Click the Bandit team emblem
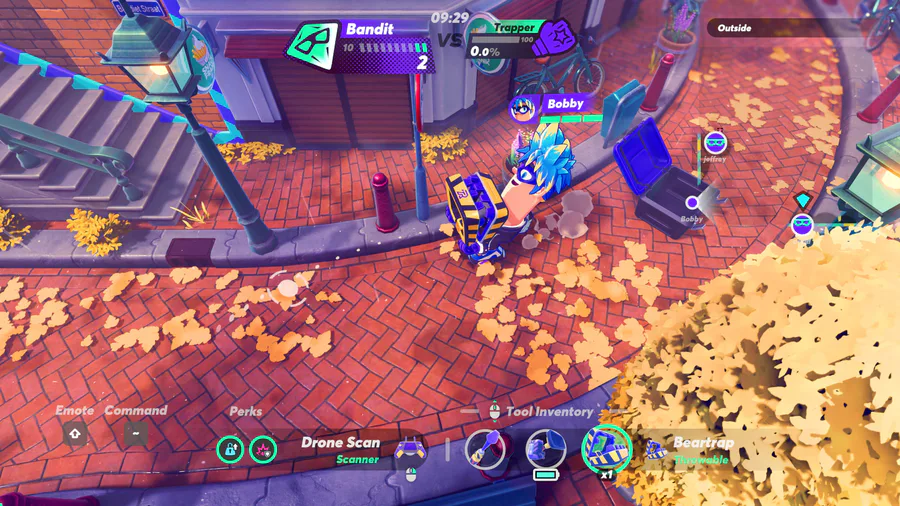 314,45
